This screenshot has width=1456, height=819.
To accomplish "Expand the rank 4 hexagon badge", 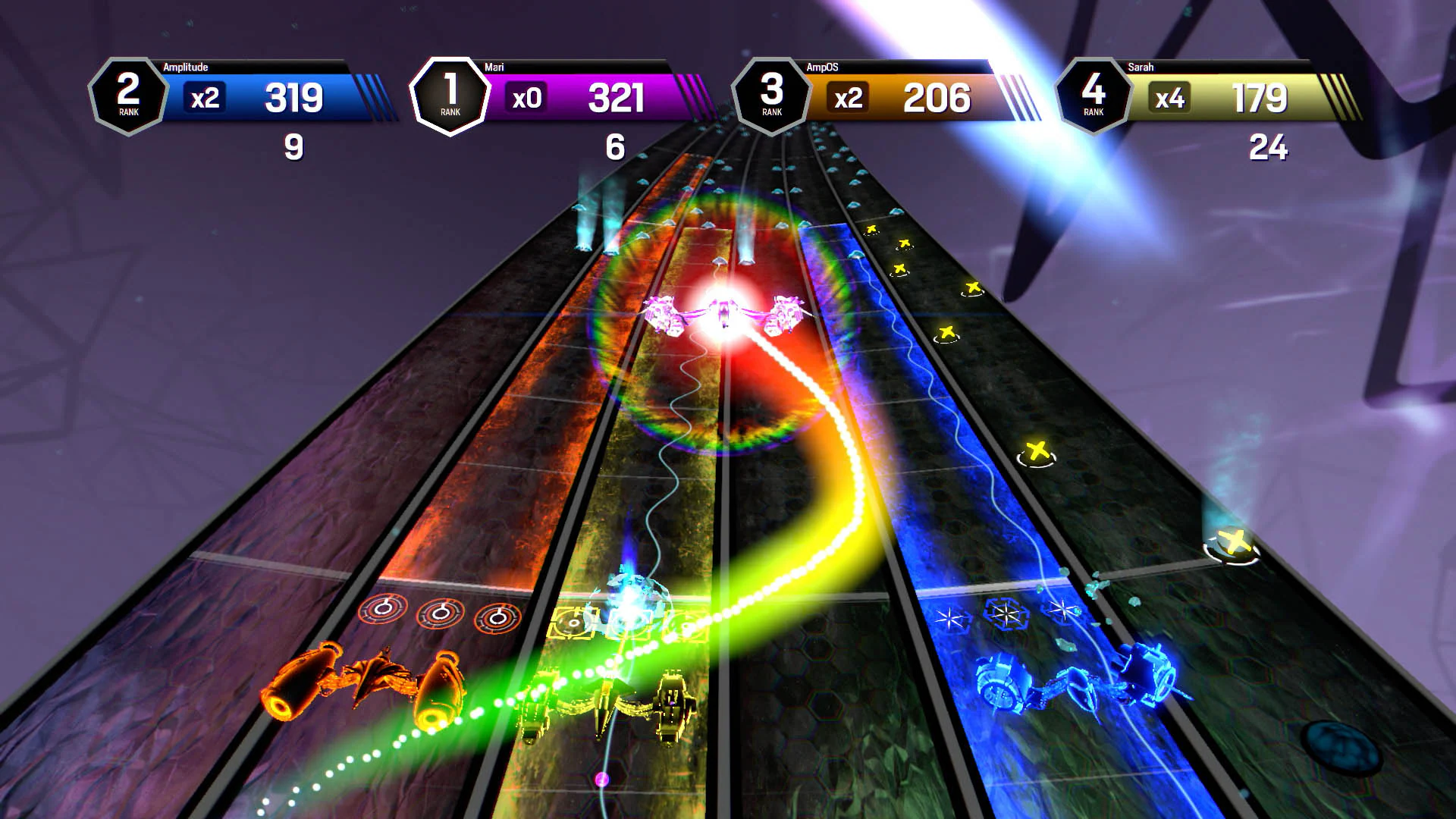I will coord(1093,95).
